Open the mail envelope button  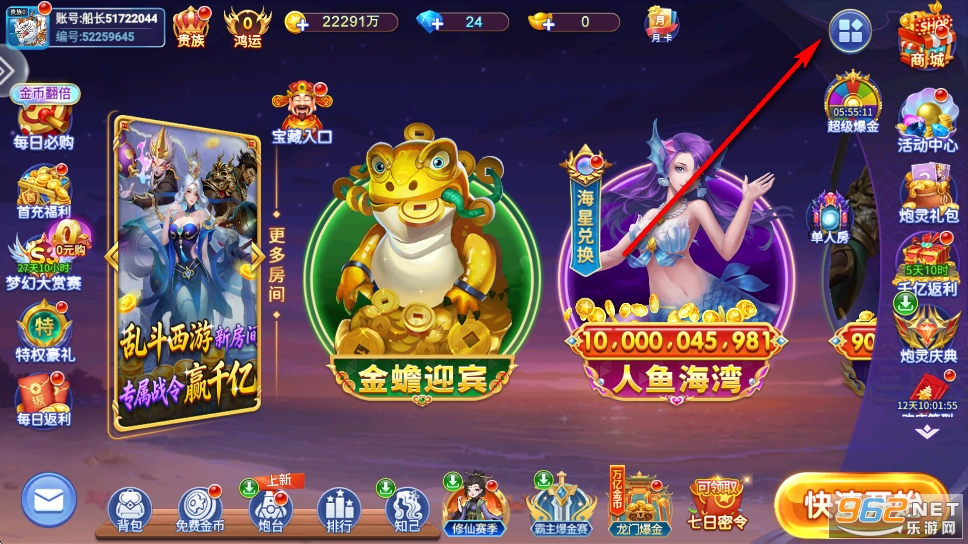coord(49,501)
